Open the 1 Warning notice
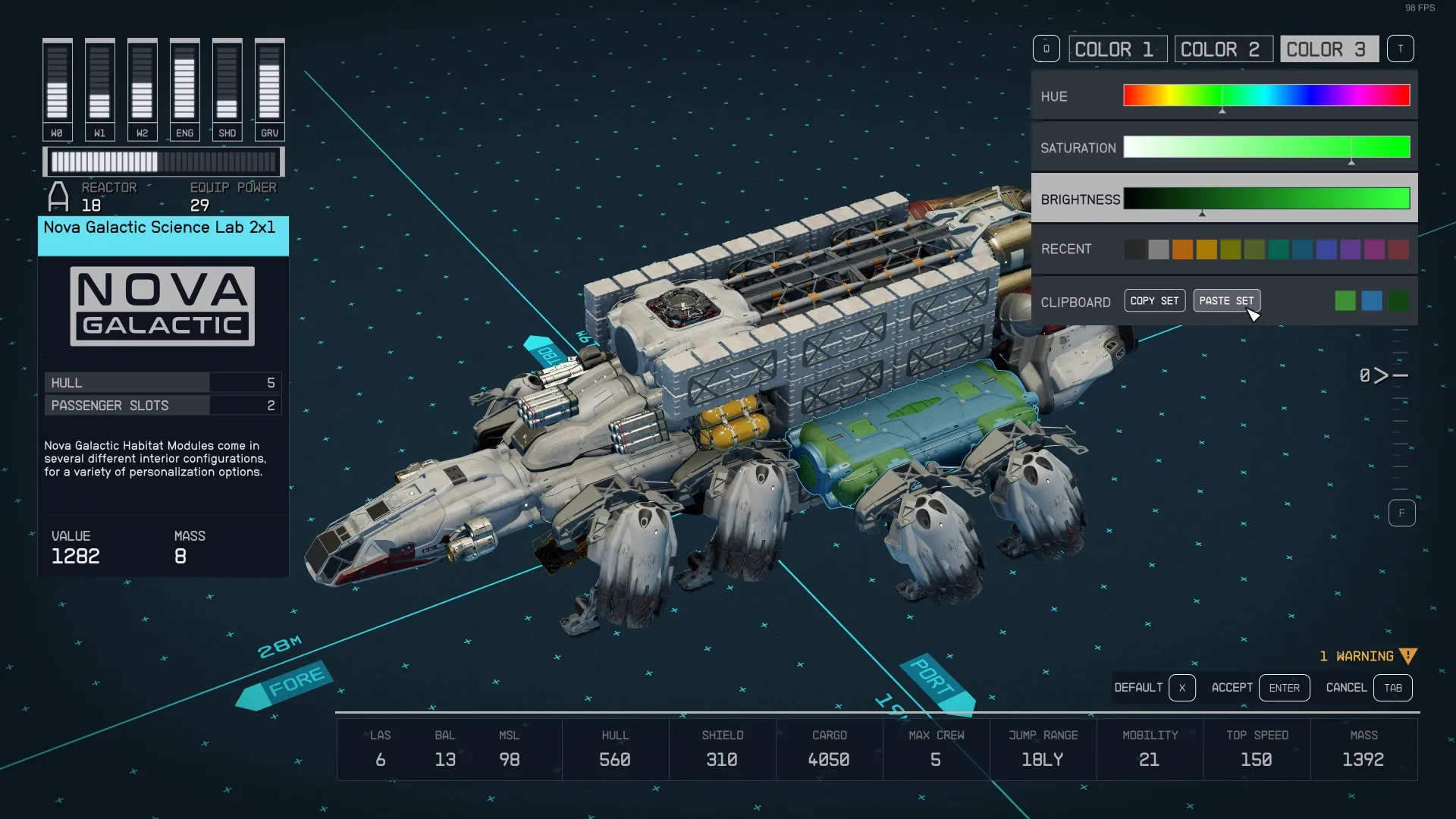This screenshot has height=819, width=1456. [x=1367, y=657]
